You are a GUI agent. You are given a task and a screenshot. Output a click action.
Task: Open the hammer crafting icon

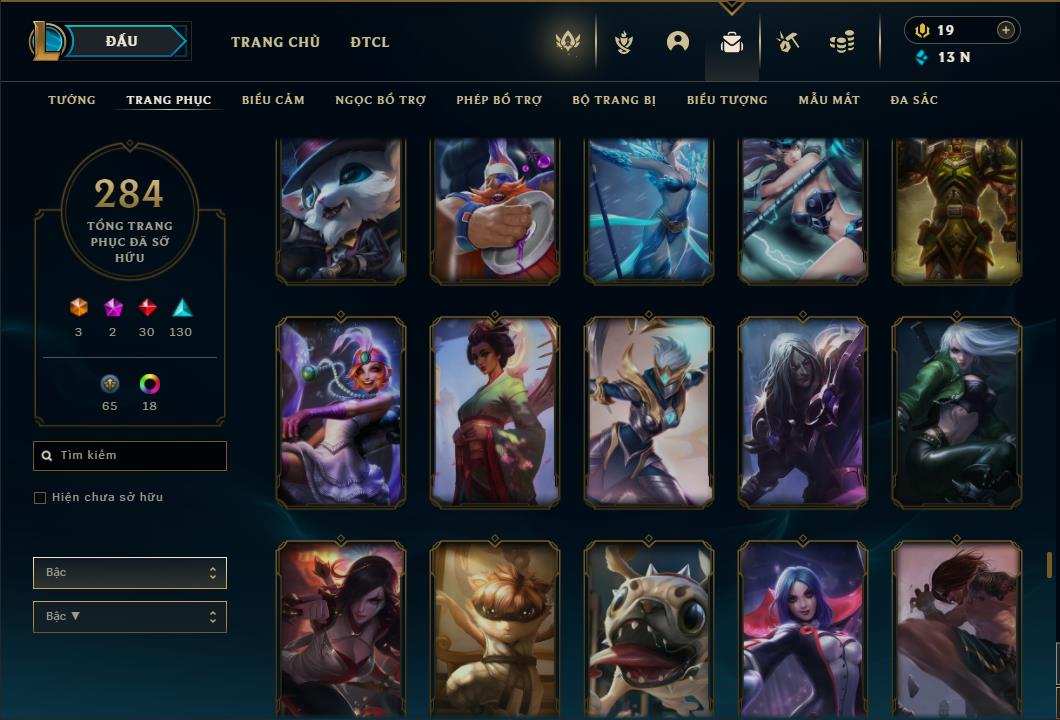point(788,42)
